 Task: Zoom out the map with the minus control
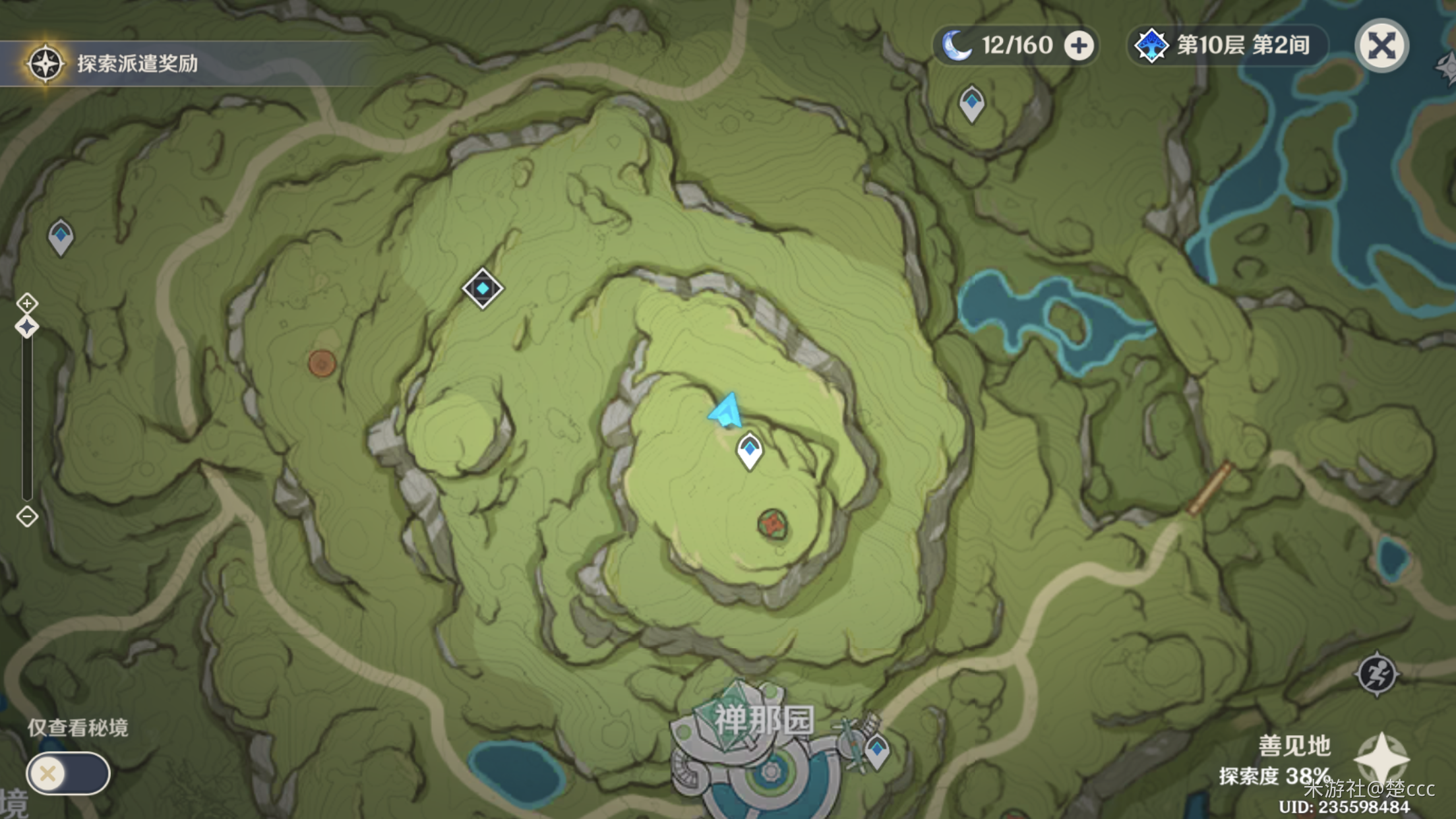[27, 516]
